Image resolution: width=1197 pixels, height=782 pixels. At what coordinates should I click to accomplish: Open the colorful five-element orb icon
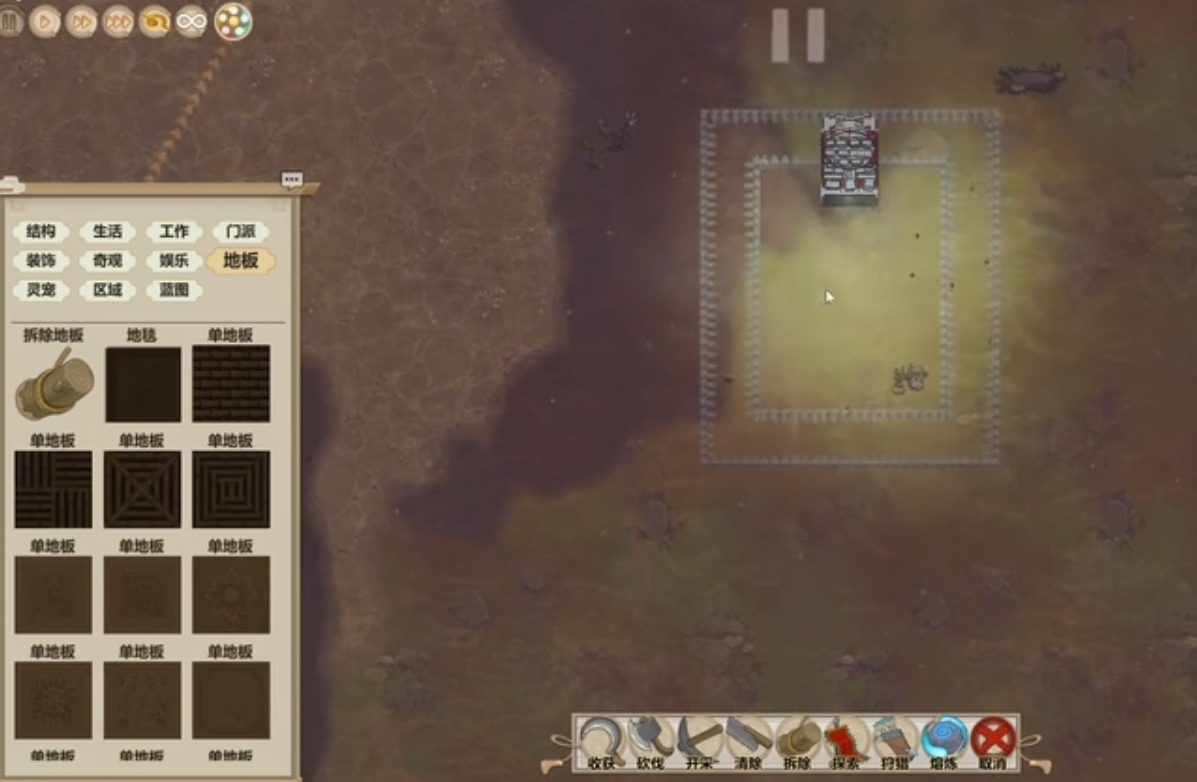[233, 21]
